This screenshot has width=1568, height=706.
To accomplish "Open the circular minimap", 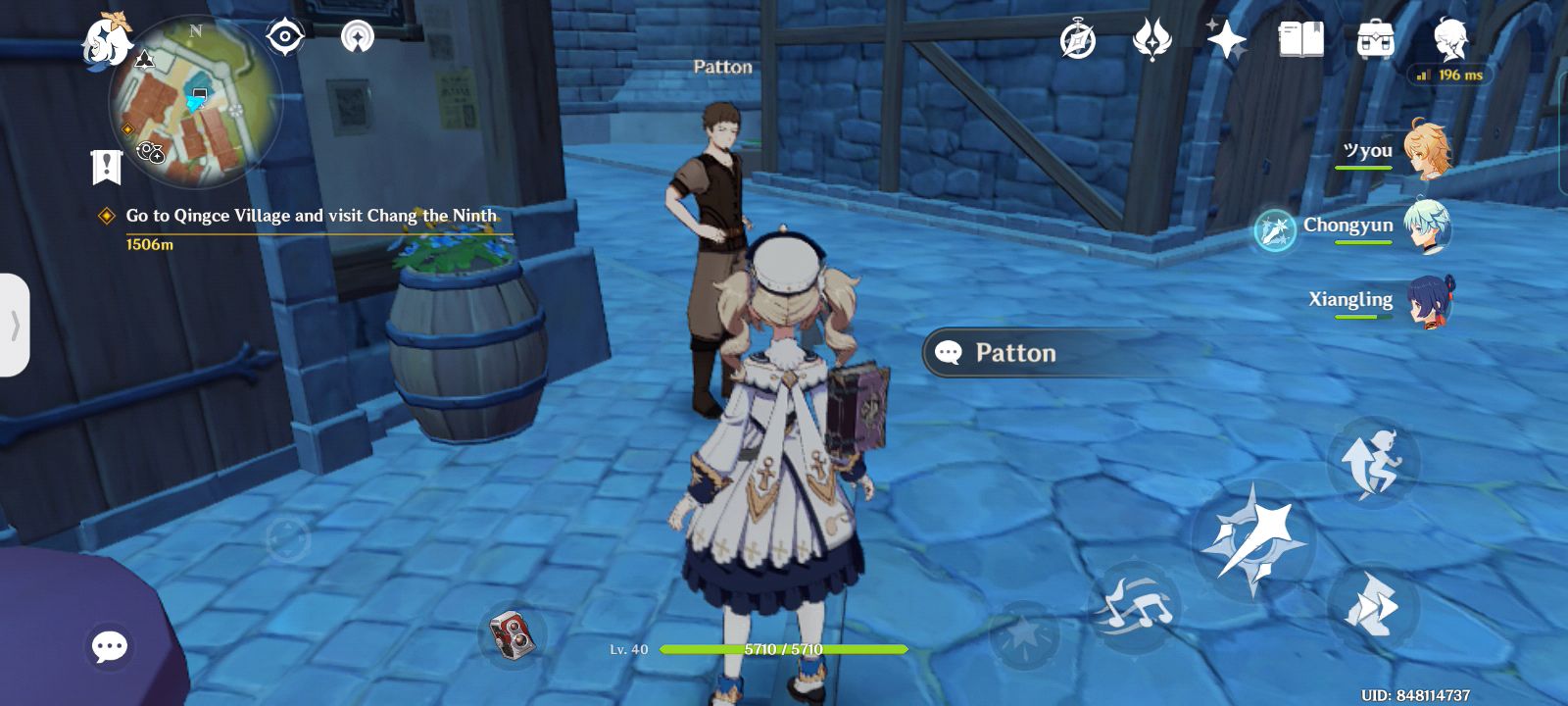I will (196, 103).
